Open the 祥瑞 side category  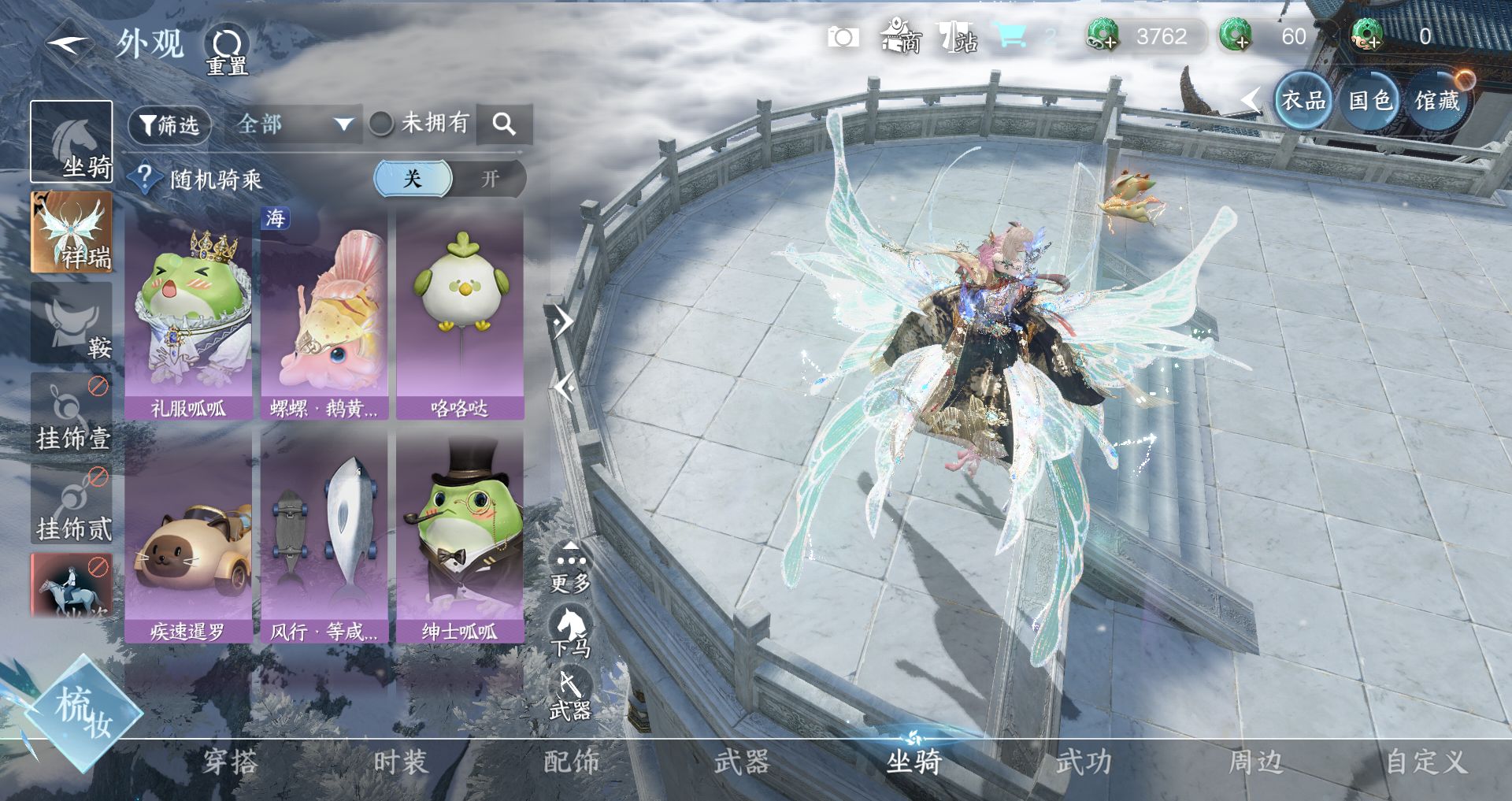pos(72,233)
